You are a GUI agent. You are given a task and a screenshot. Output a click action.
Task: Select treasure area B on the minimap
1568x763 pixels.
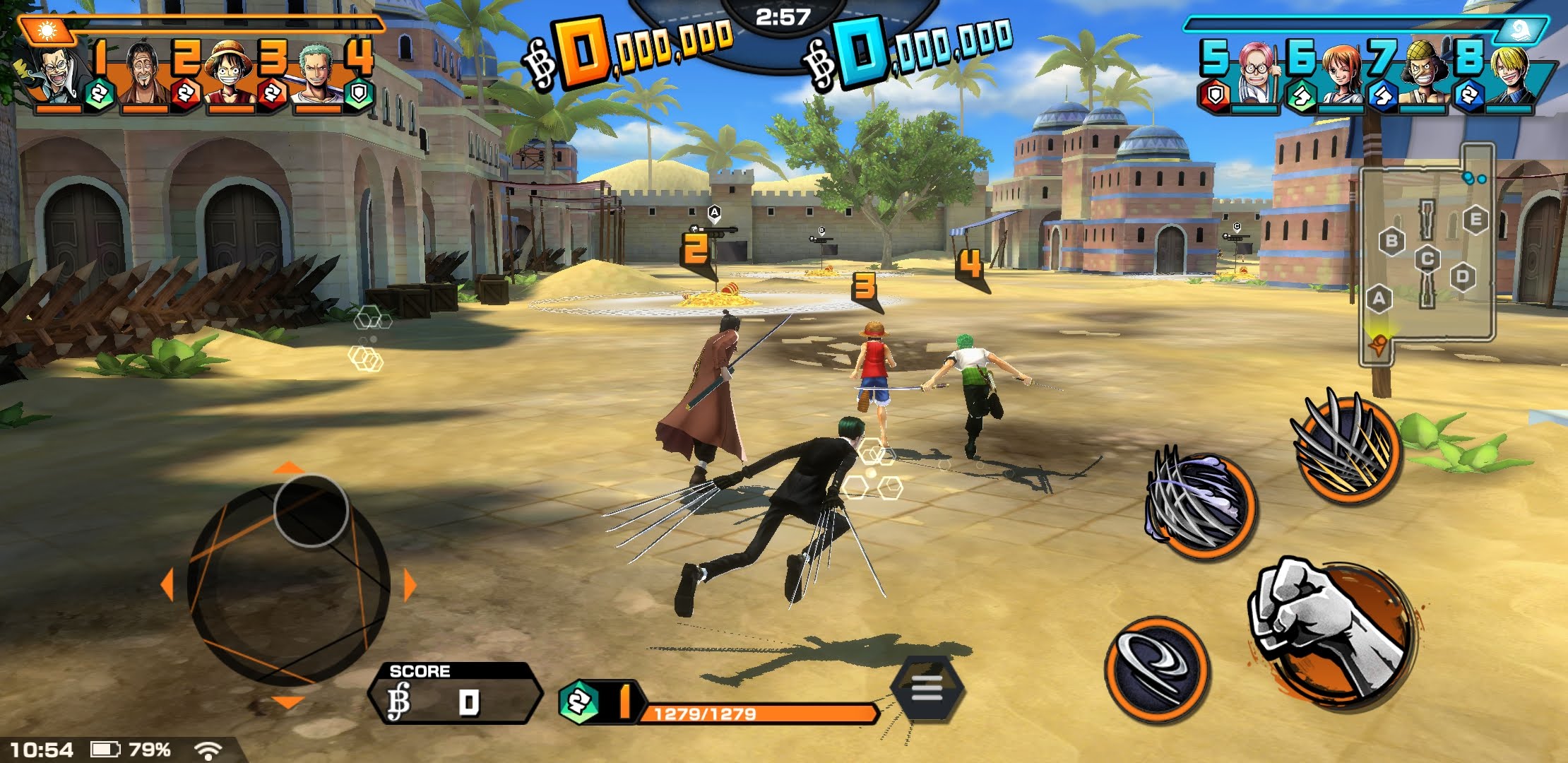1391,242
